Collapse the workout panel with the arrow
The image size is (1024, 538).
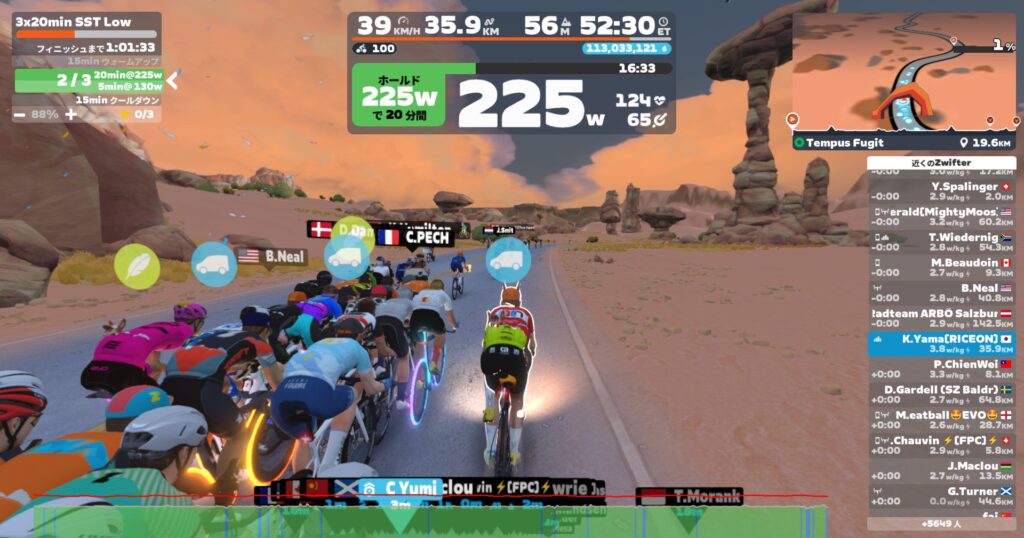click(172, 80)
